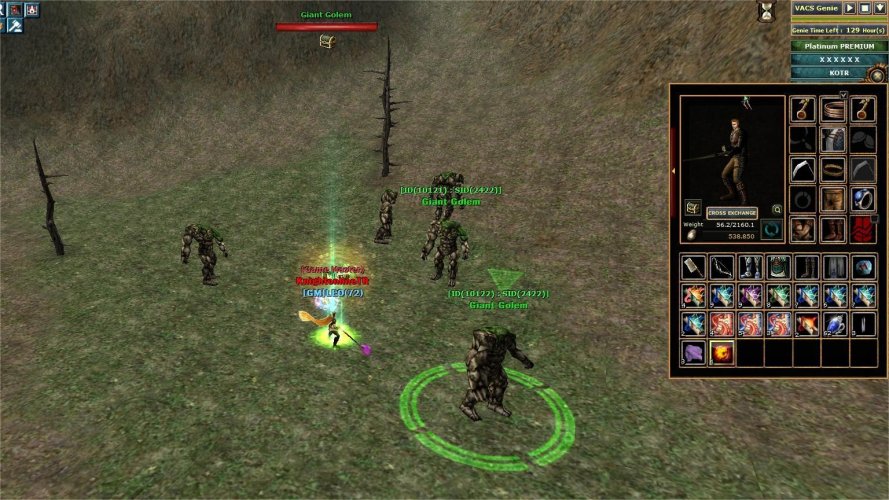Collapse the inventory panel with side arrow
Screen dimensions: 889x500
(x=674, y=171)
